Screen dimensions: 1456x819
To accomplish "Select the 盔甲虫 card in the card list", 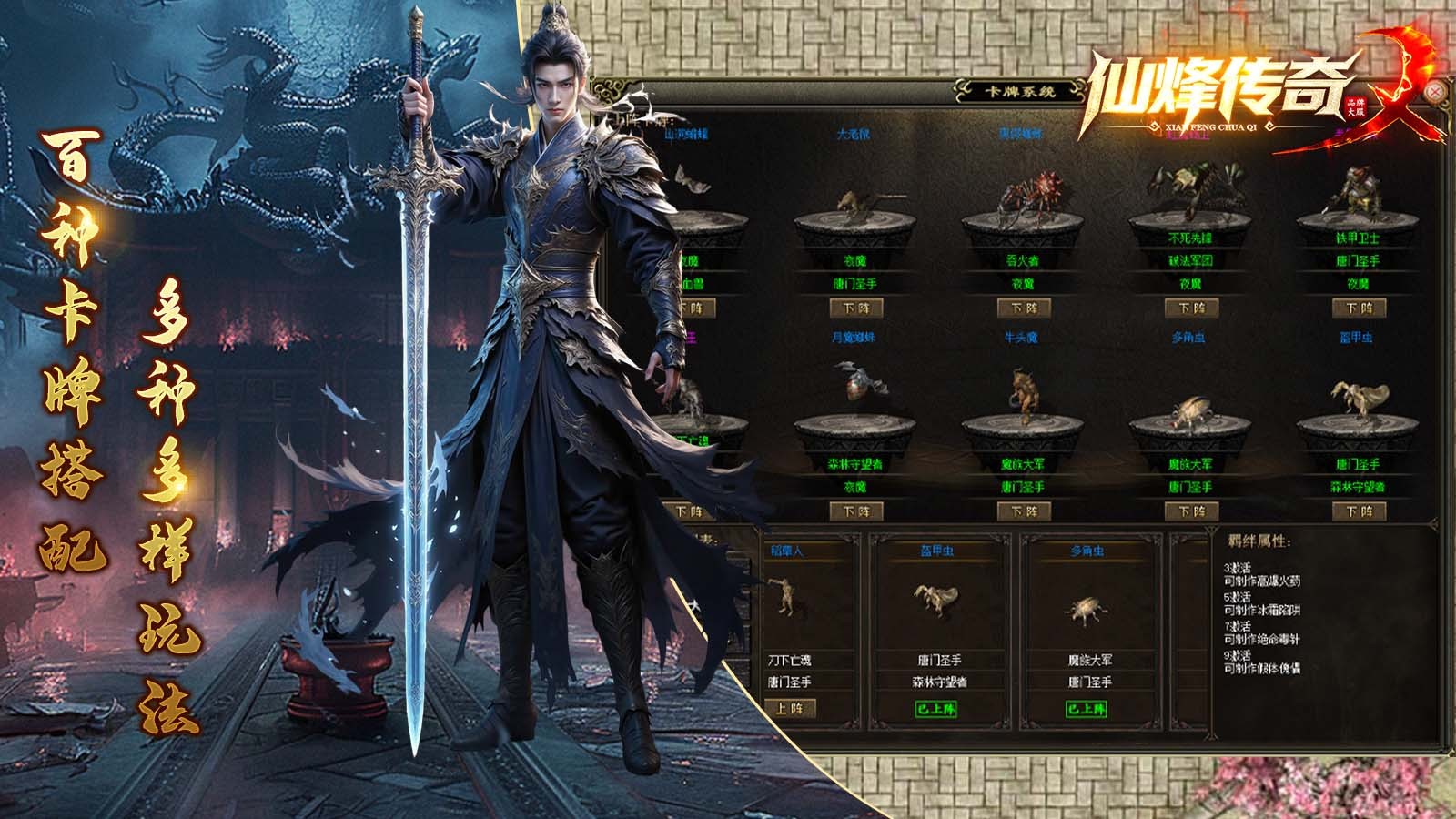I will click(937, 601).
